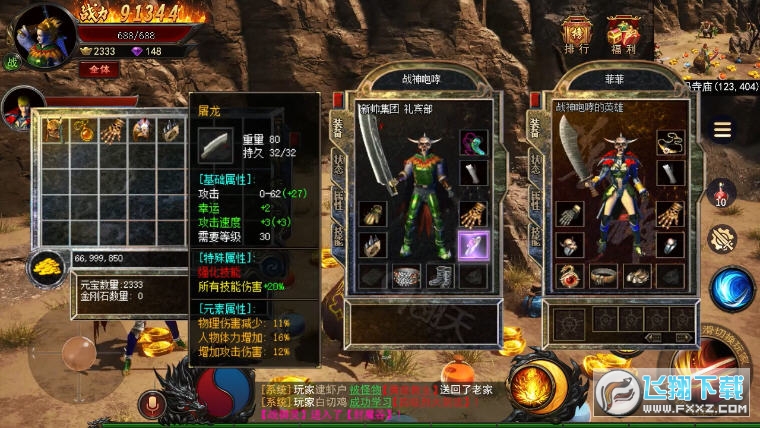Open the 排行 ranking menu
The image size is (760, 428).
tap(577, 35)
